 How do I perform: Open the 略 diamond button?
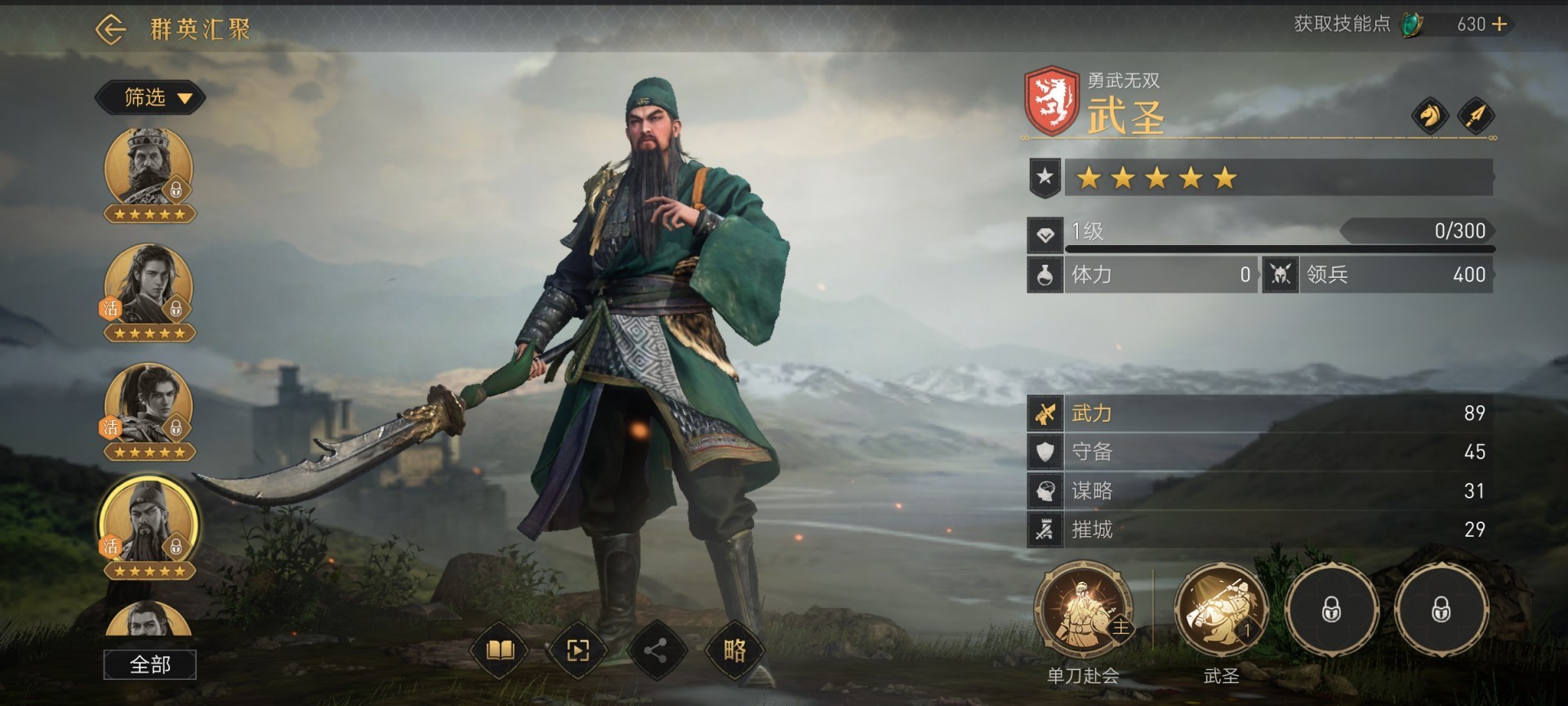pos(733,650)
